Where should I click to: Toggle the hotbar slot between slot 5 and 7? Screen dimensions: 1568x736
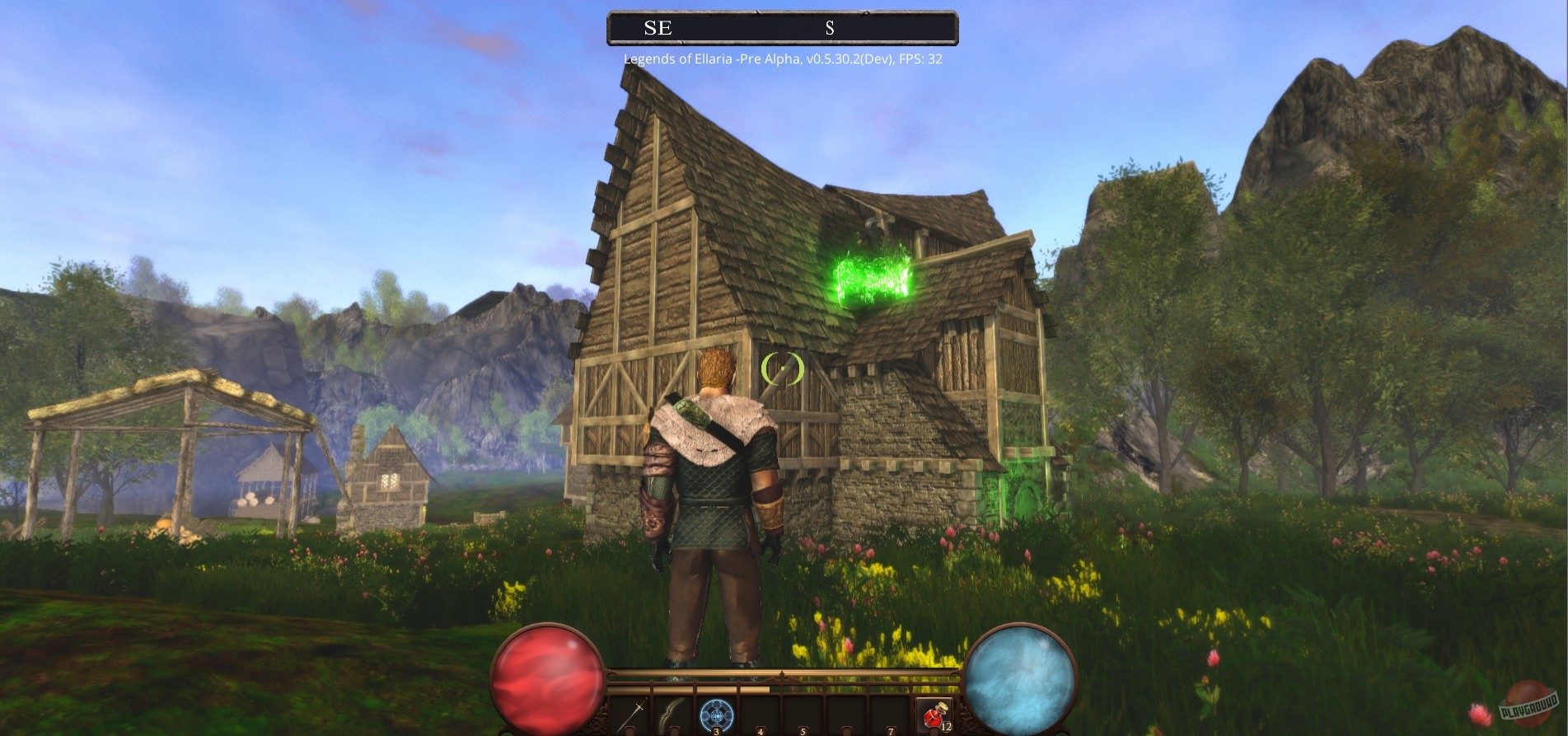(x=846, y=715)
